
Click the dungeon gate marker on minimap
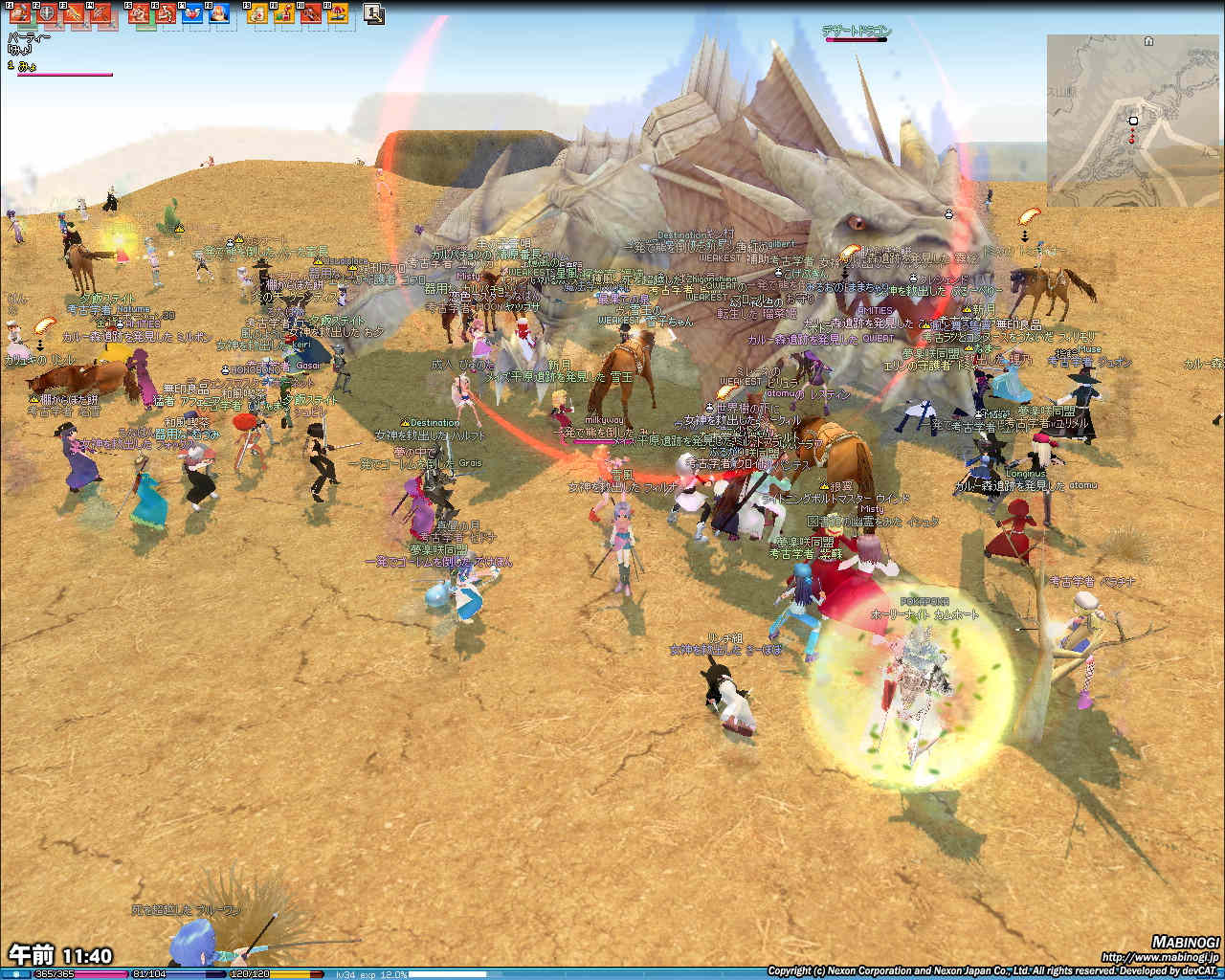click(x=1148, y=42)
